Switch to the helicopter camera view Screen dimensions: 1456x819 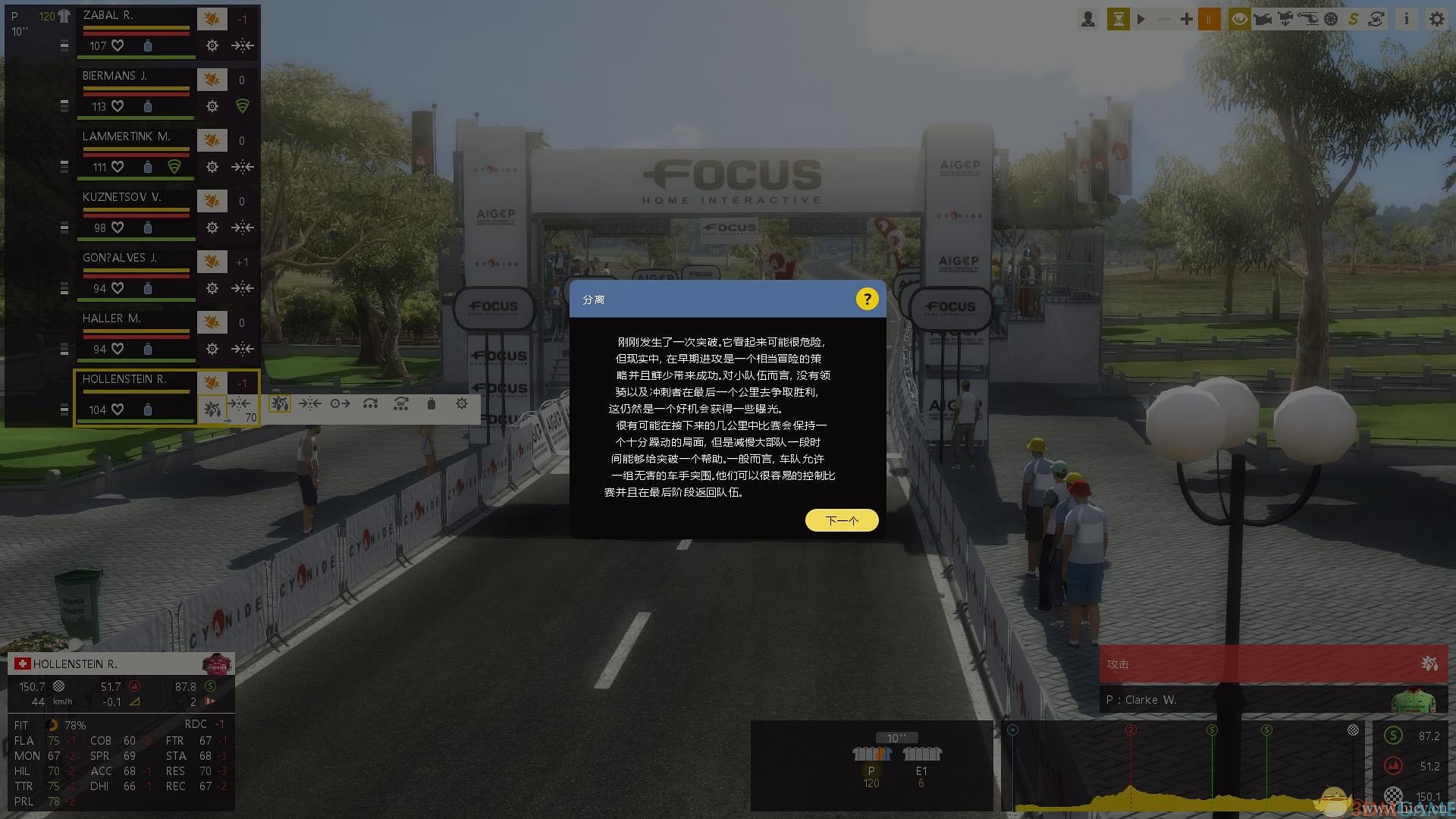[1308, 19]
